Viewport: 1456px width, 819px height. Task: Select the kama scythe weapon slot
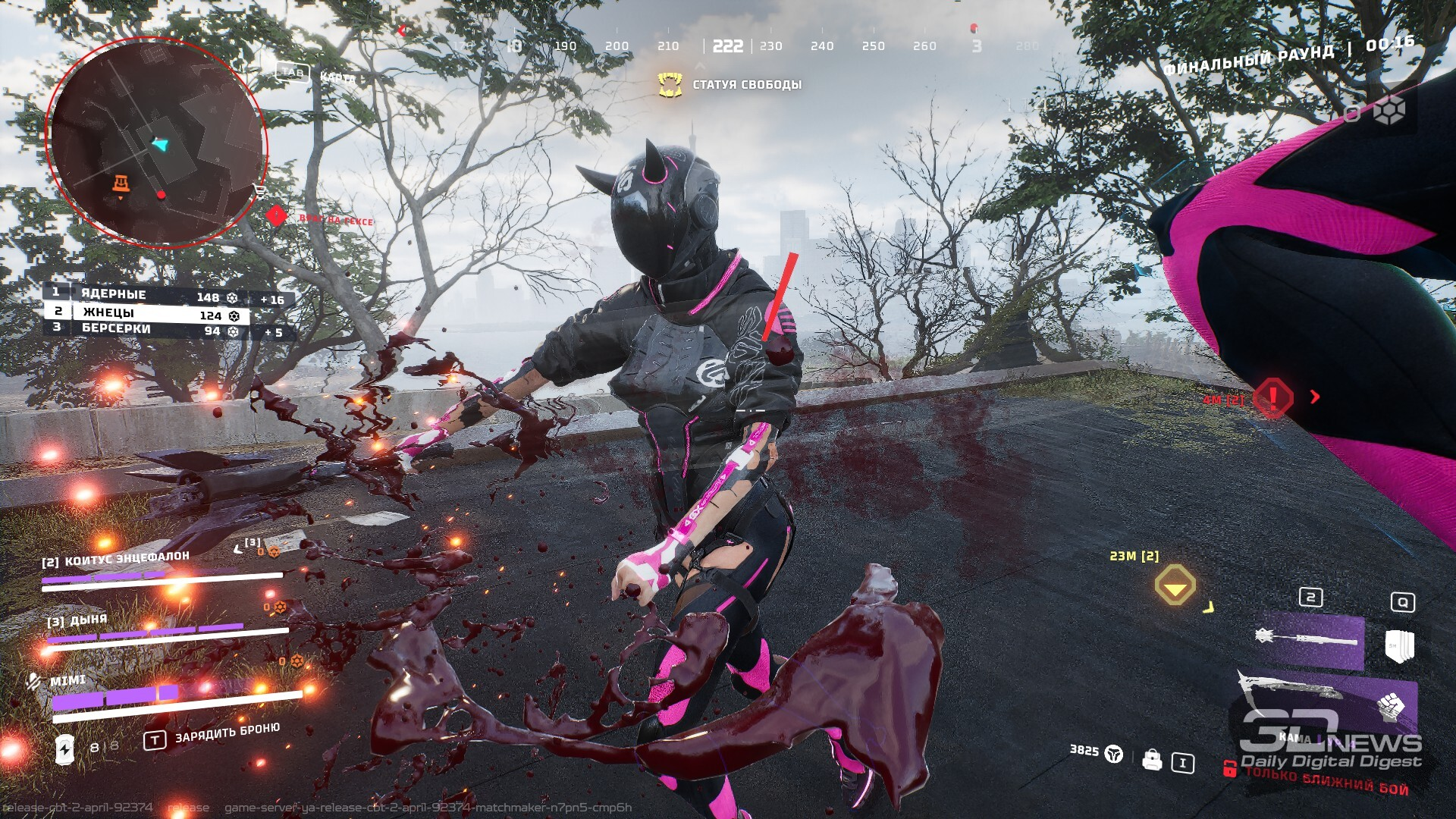pos(1310,694)
